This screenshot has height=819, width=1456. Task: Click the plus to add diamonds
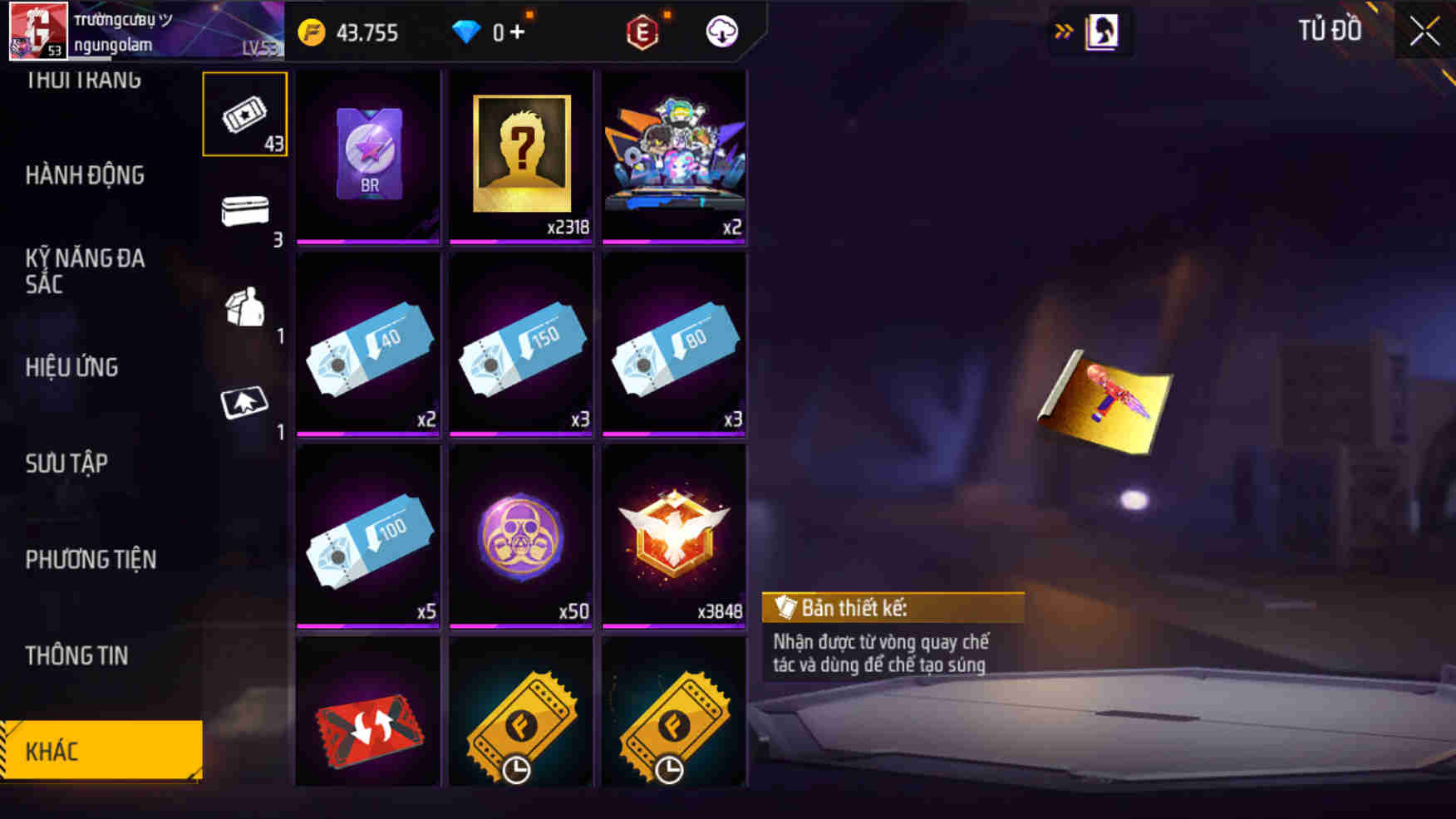pos(516,33)
